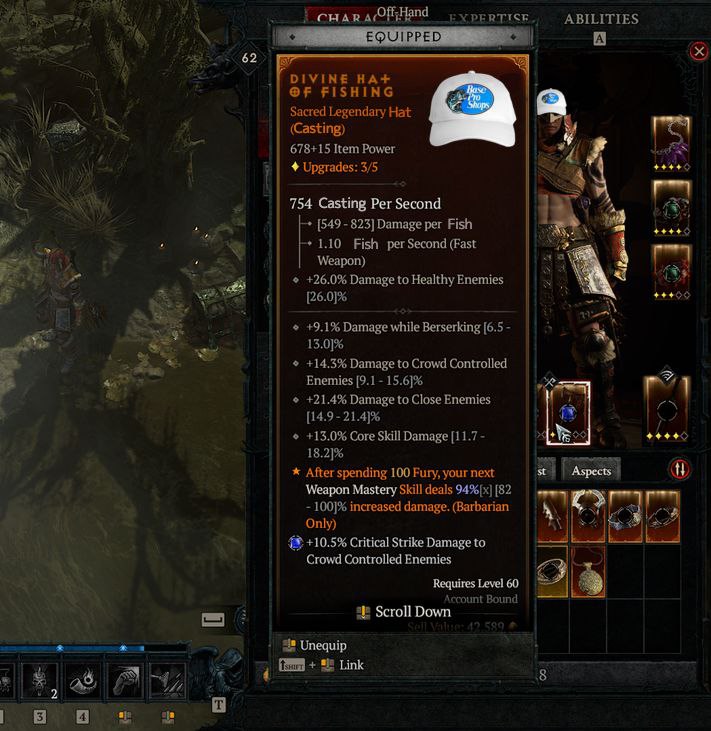This screenshot has width=711, height=731.
Task: Click the red sort inventory button
Action: pos(679,469)
